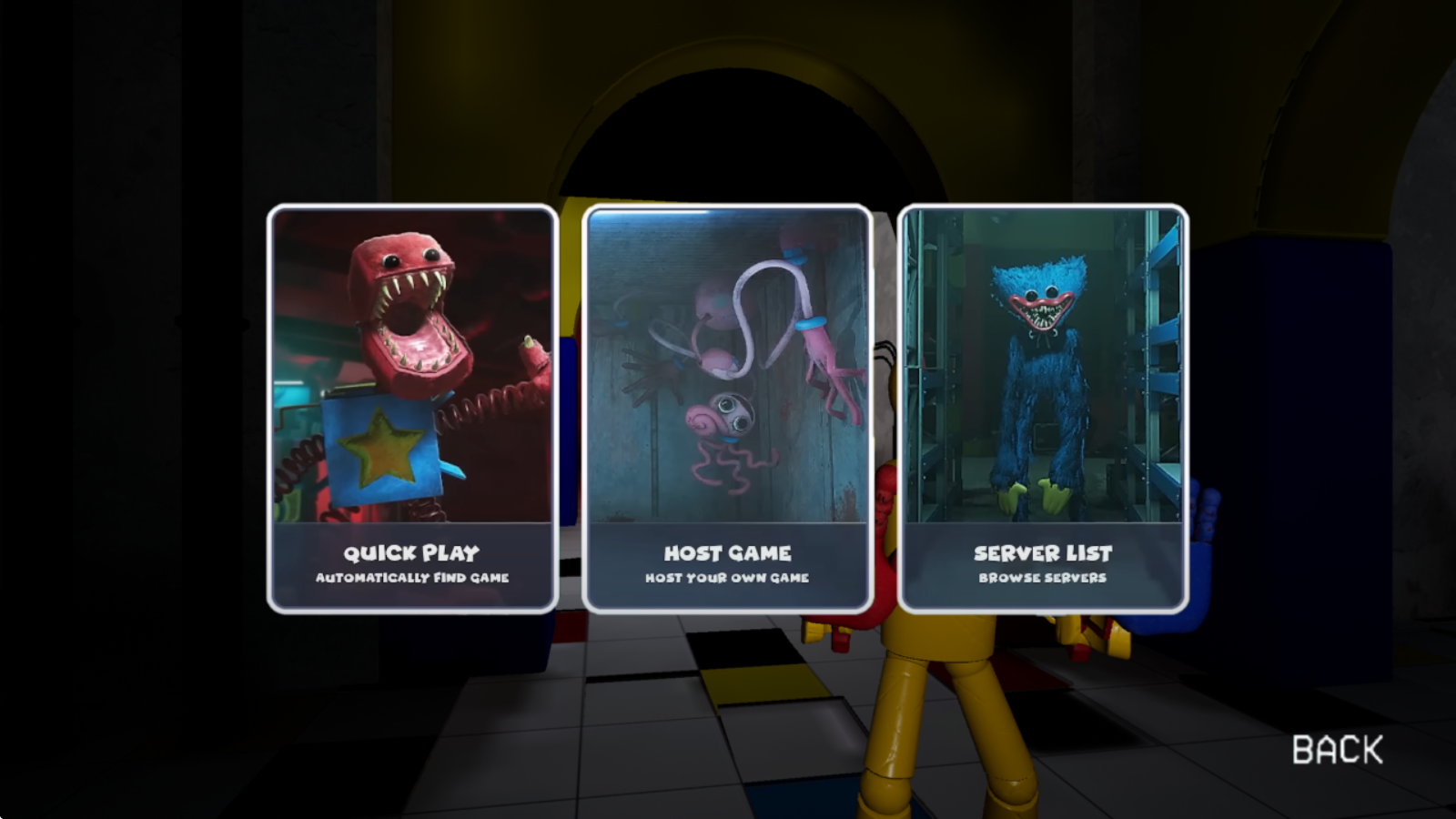This screenshot has height=819, width=1456.
Task: Choose the Quick Play card
Action: [412, 409]
